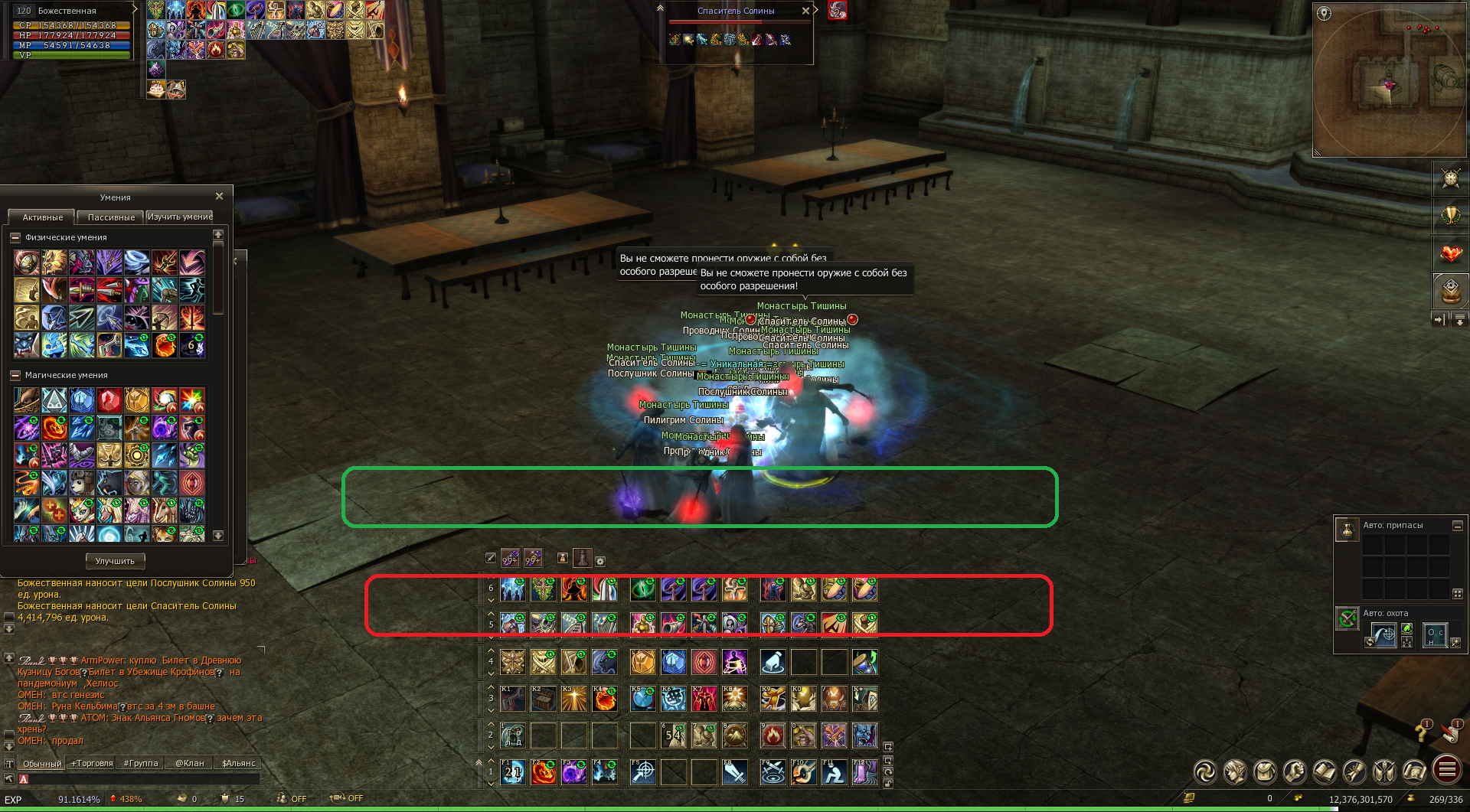The height and width of the screenshot is (812, 1470).
Task: Open the golden trophy cup side button
Action: click(1450, 216)
